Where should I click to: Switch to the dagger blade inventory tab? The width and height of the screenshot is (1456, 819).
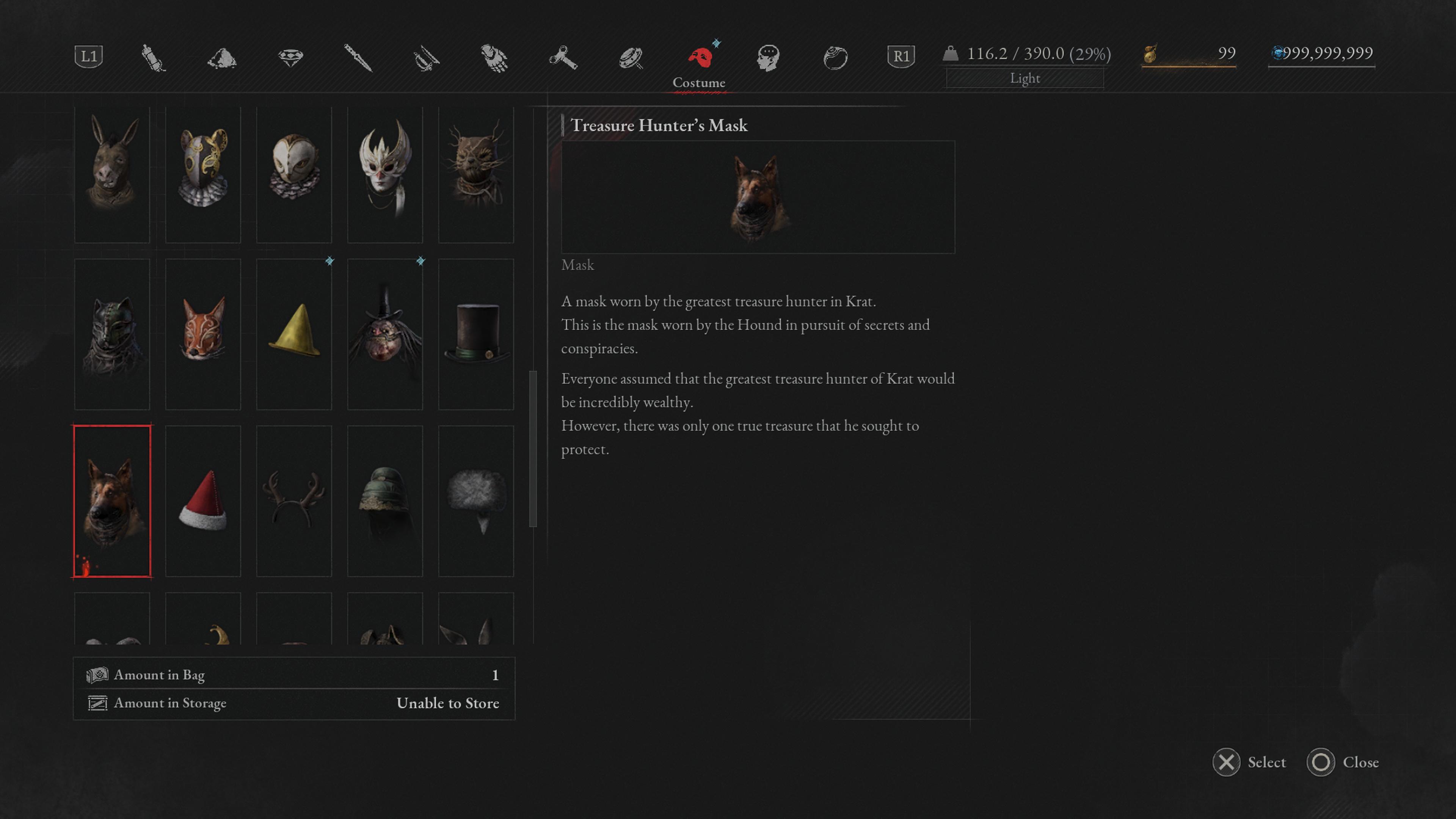pyautogui.click(x=358, y=58)
